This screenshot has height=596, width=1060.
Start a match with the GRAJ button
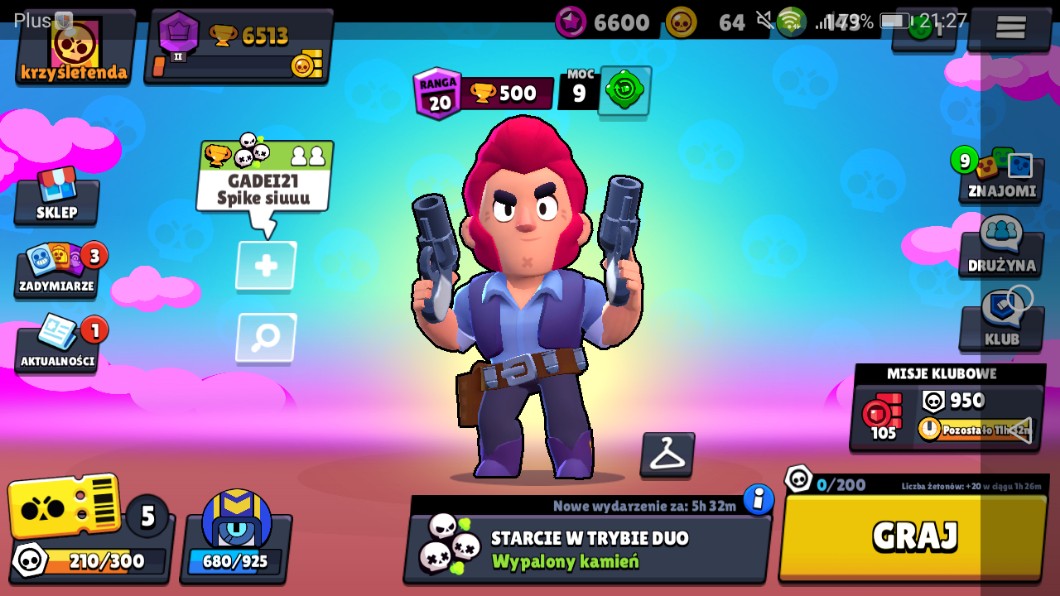pos(913,537)
